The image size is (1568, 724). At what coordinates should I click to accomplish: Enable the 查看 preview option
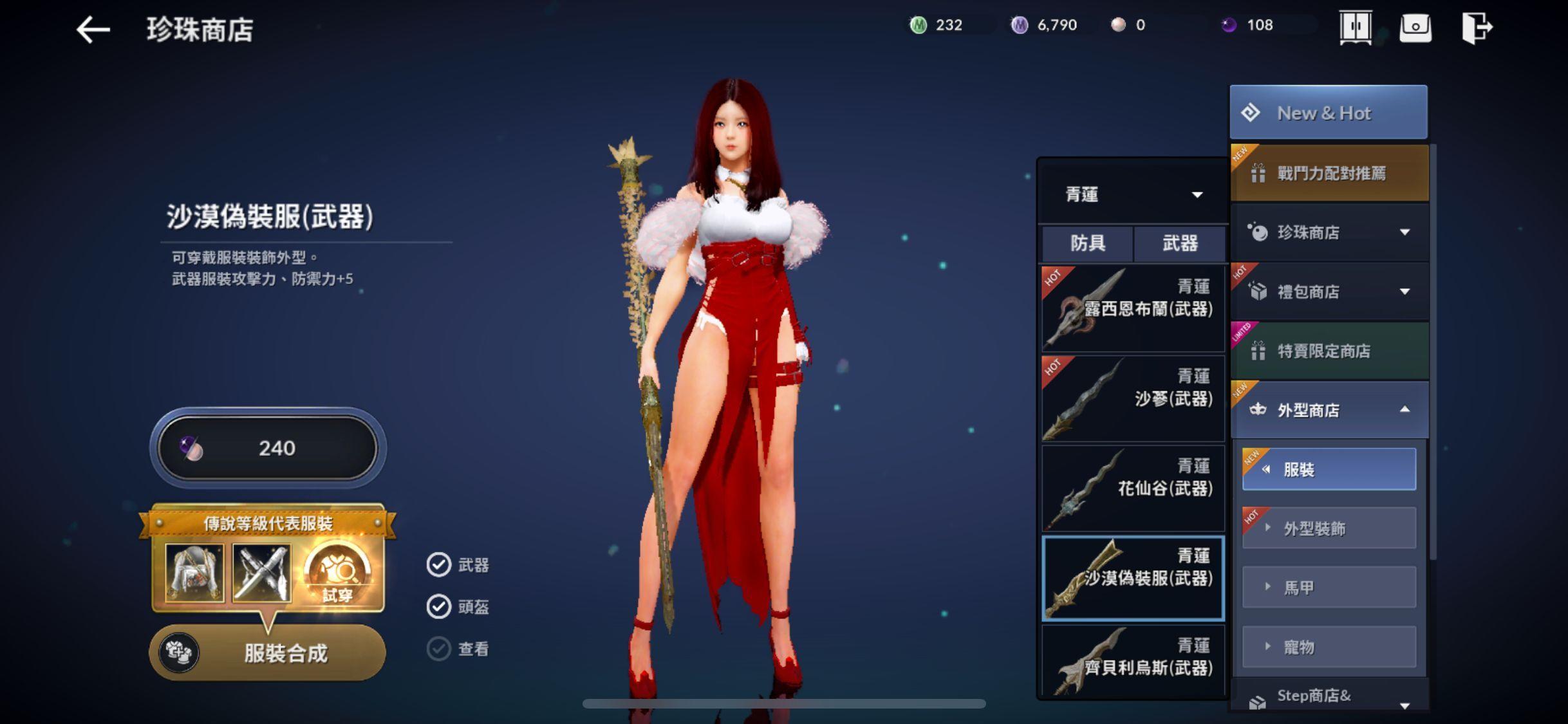click(x=440, y=648)
